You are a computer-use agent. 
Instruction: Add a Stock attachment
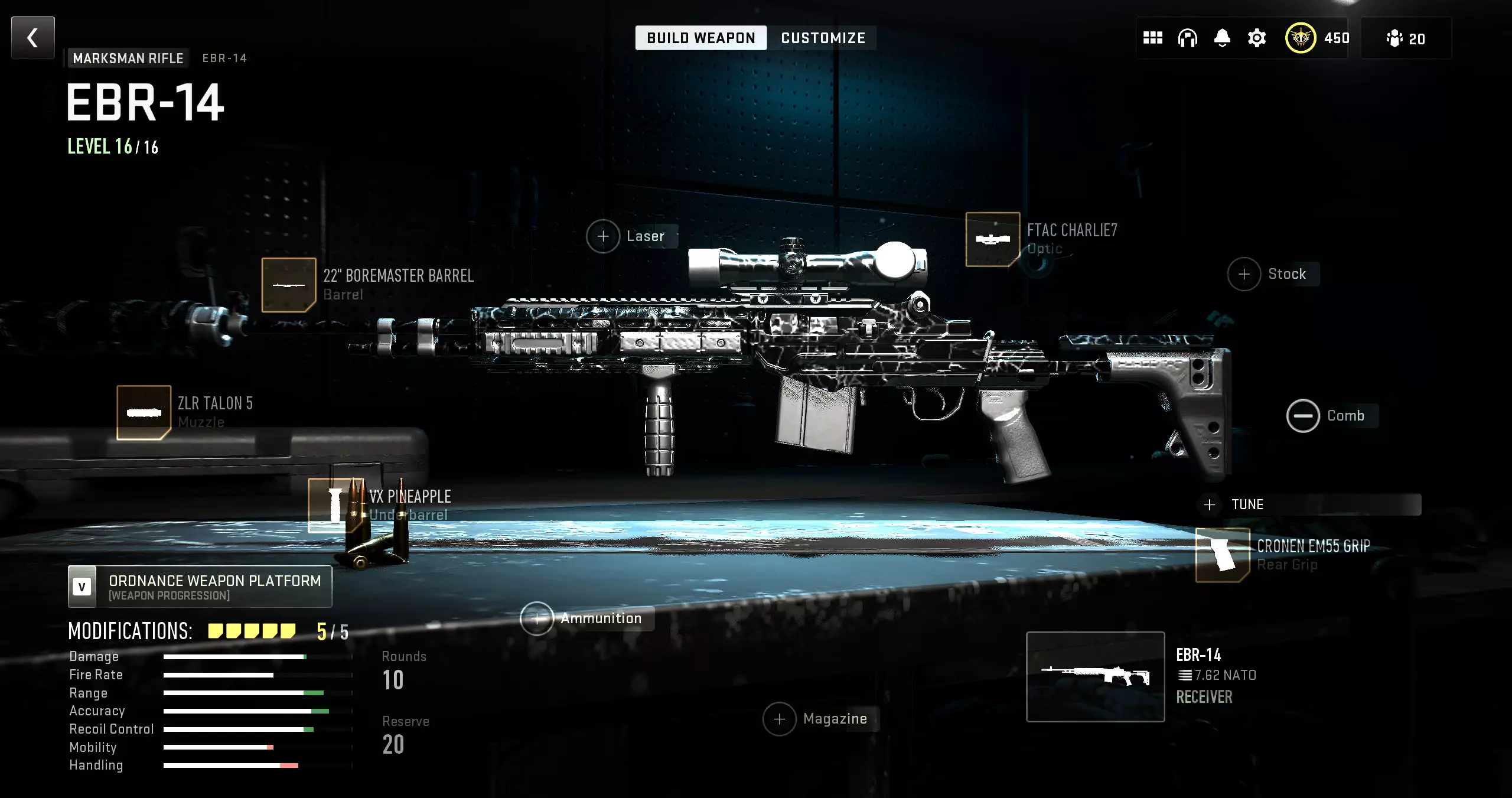(x=1244, y=274)
